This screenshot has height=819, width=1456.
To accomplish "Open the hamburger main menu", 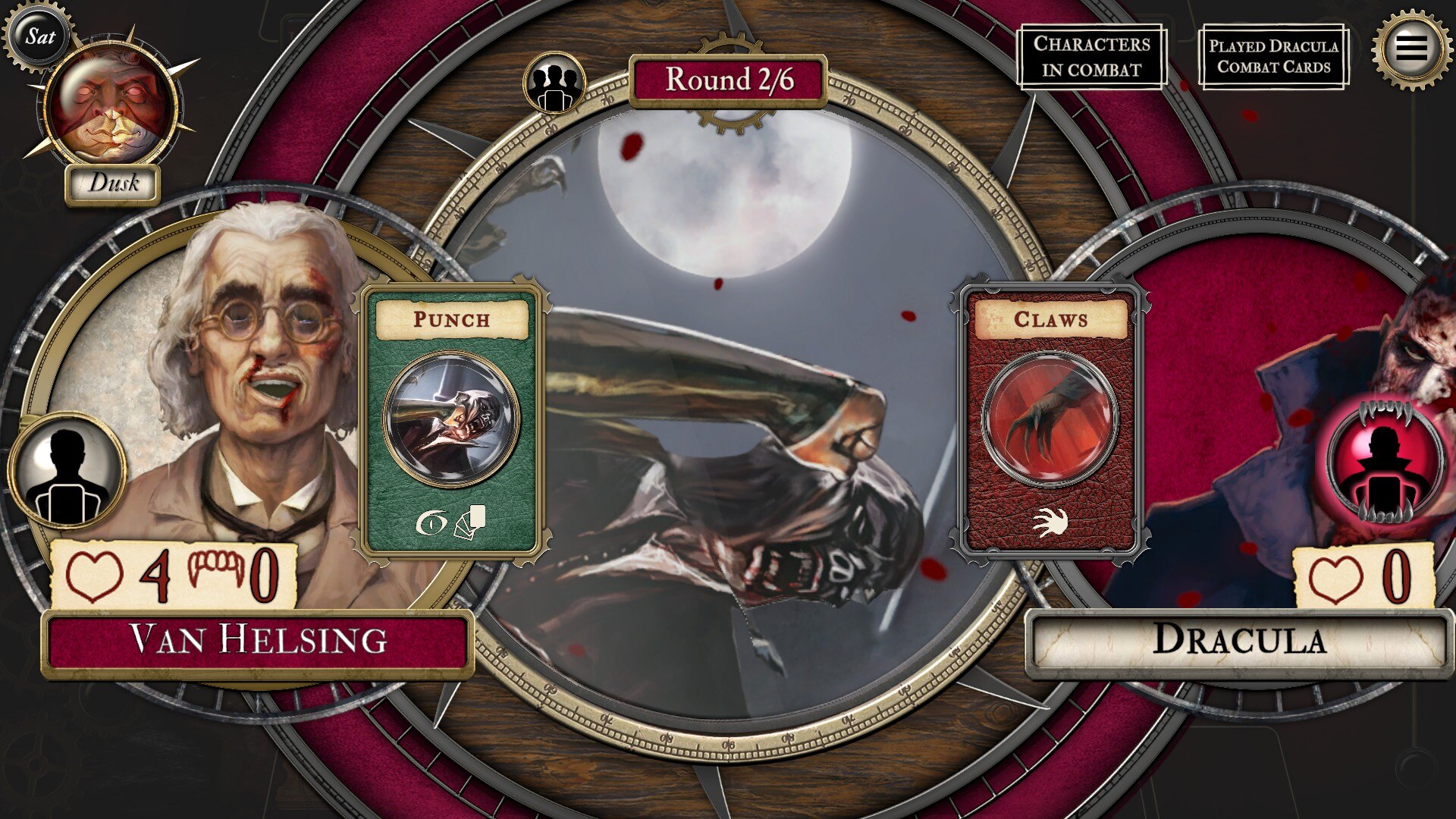I will (1410, 49).
